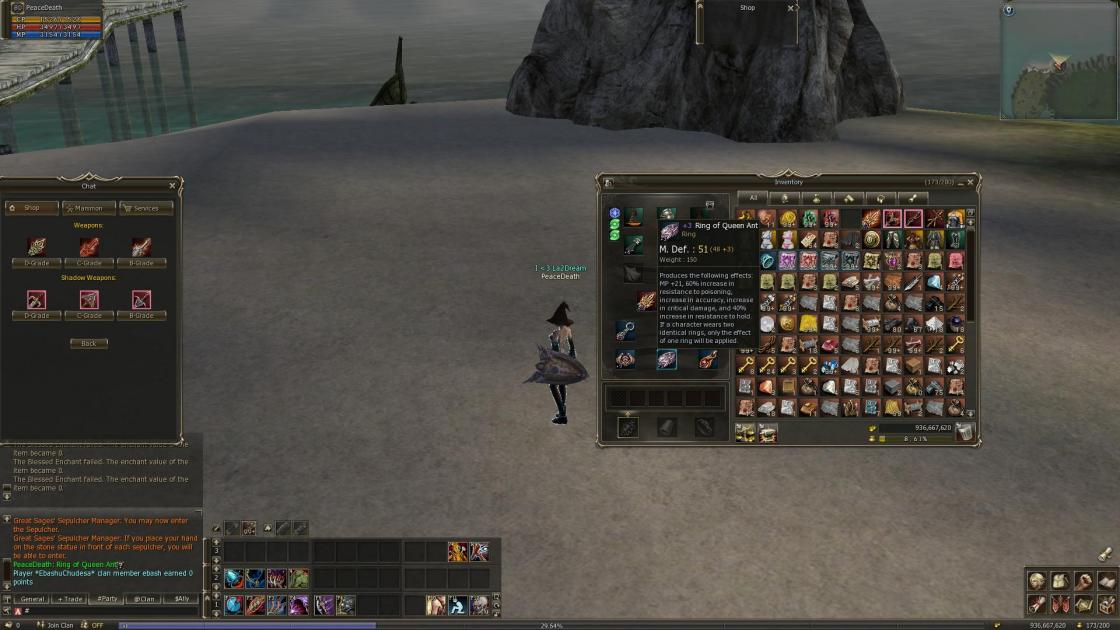Close the small Shop window at top
Screen dimensions: 1120x630
791,8
